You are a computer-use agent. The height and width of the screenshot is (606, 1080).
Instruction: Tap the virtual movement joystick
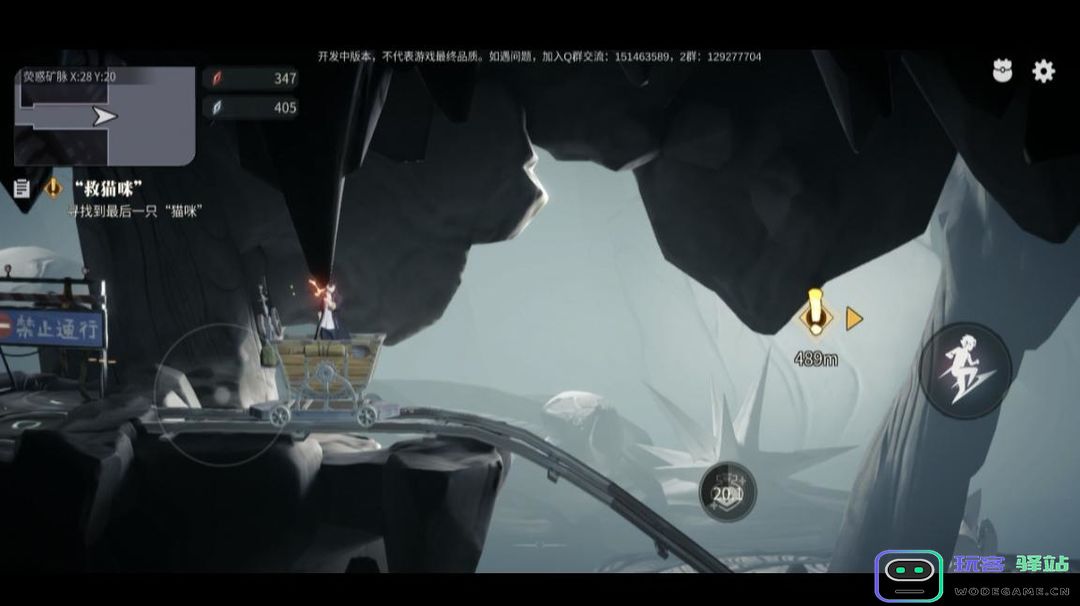pos(220,393)
